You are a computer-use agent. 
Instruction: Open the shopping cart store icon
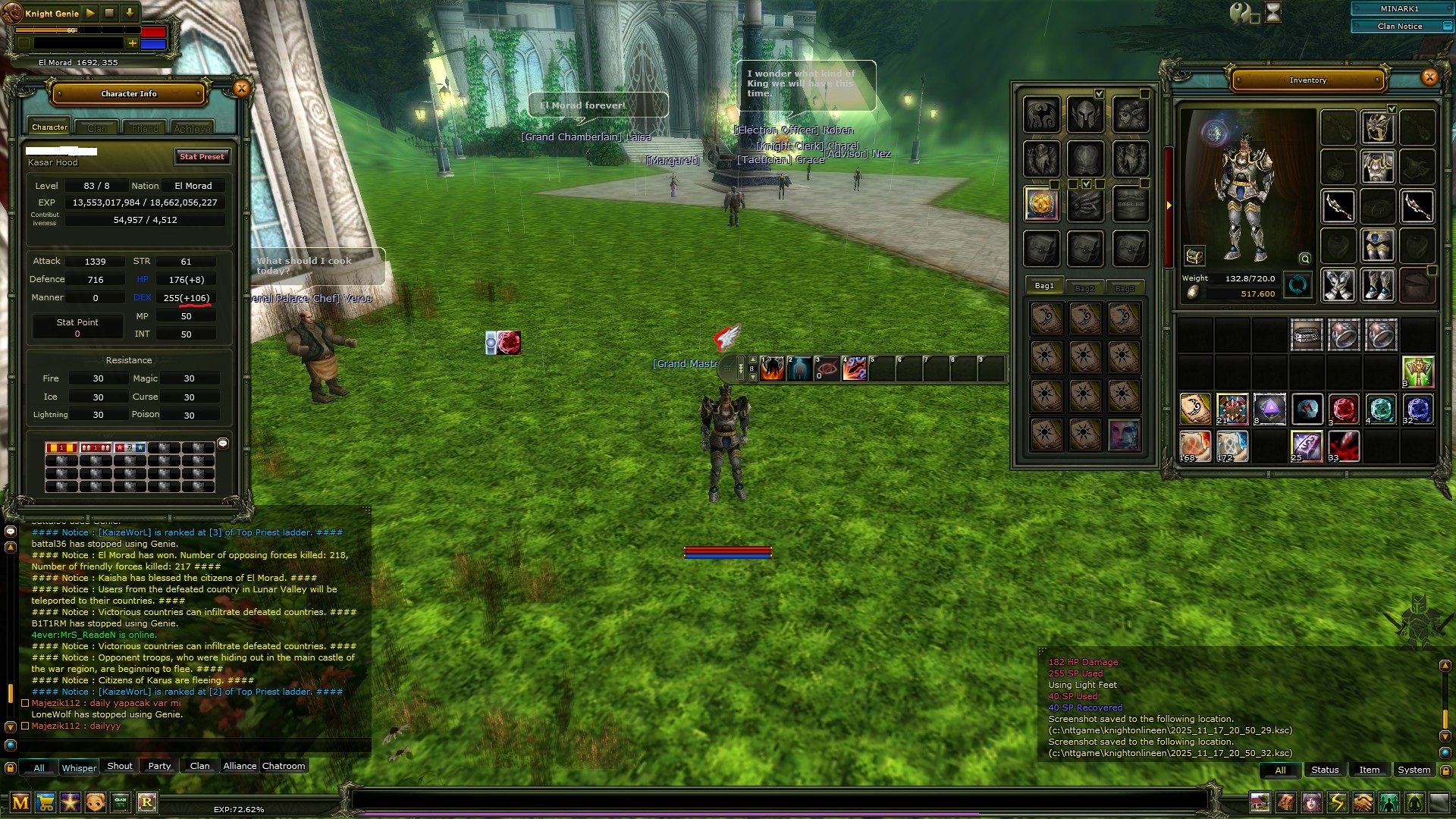[x=45, y=802]
